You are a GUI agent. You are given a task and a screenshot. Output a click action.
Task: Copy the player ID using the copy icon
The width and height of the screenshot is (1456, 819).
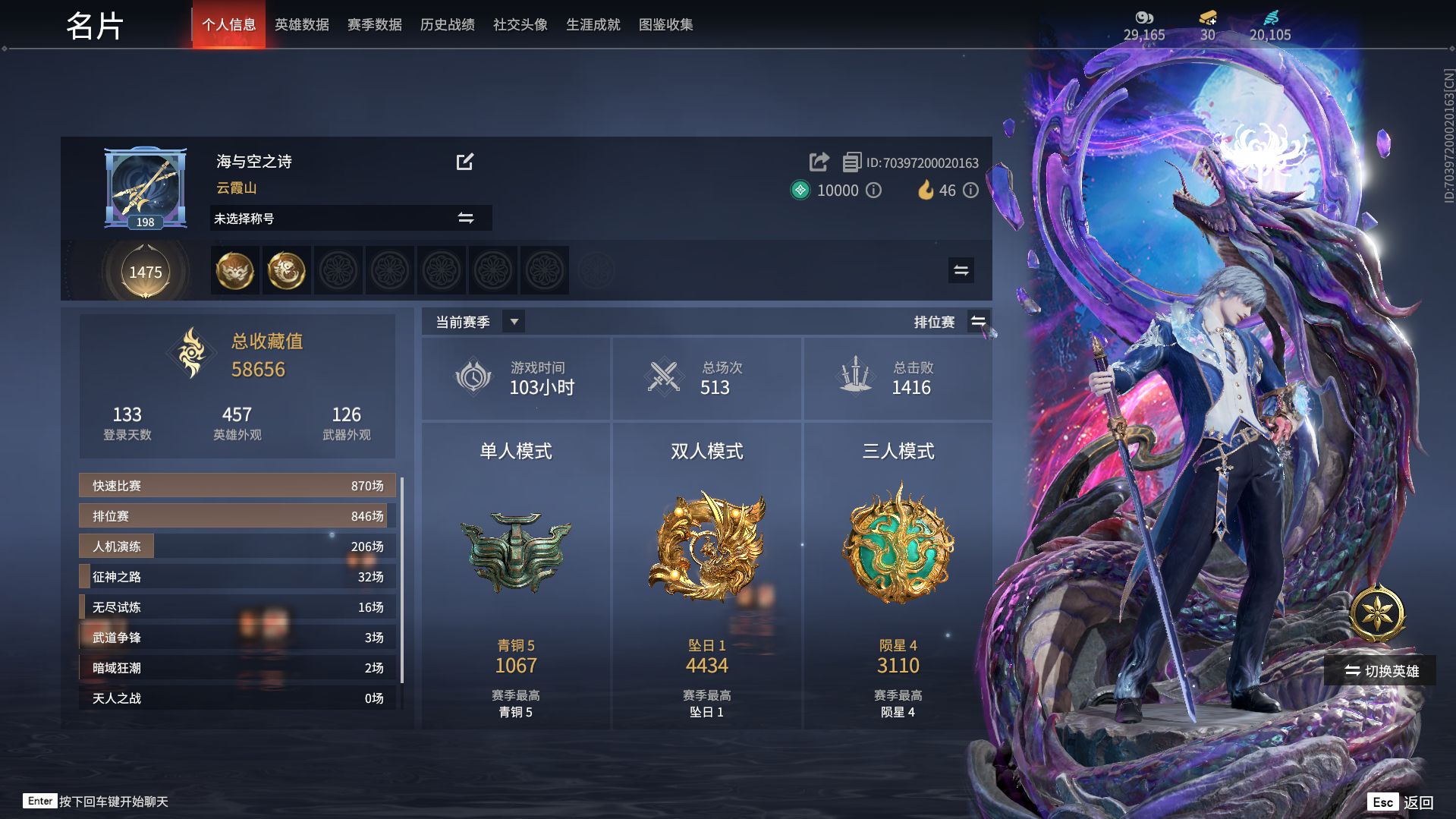(853, 162)
